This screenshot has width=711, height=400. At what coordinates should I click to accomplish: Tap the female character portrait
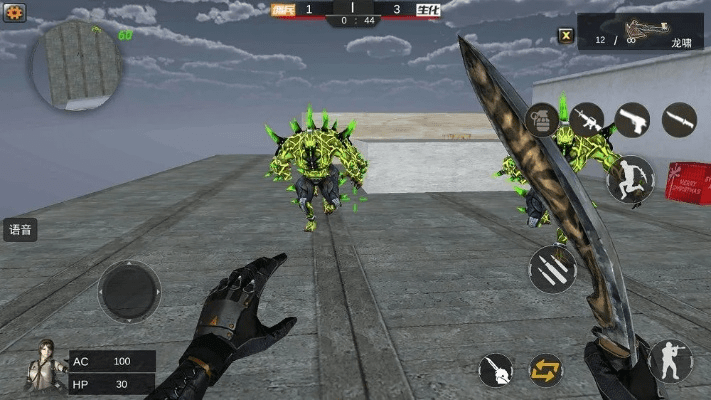click(x=44, y=366)
